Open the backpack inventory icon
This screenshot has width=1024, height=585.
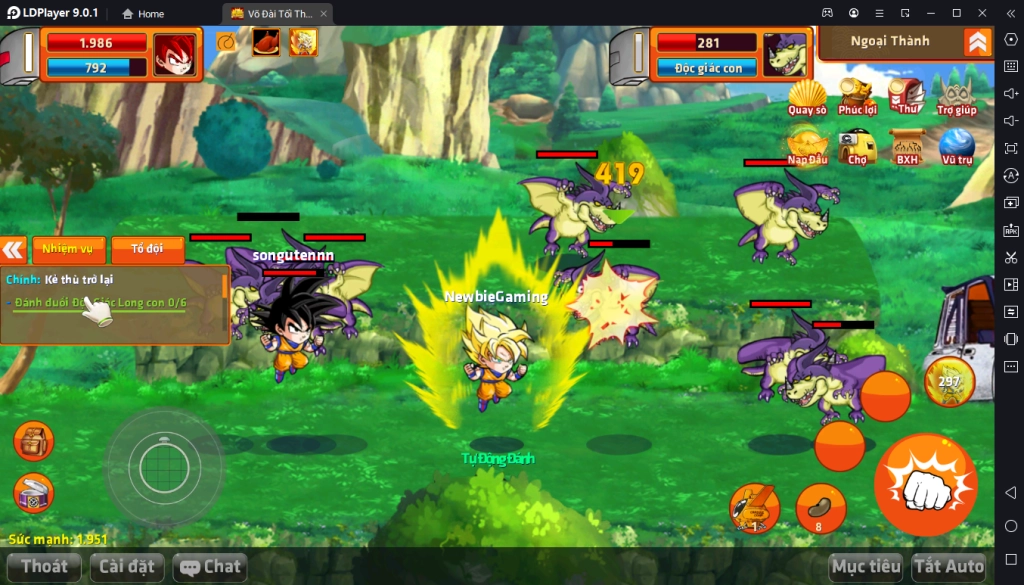point(34,442)
